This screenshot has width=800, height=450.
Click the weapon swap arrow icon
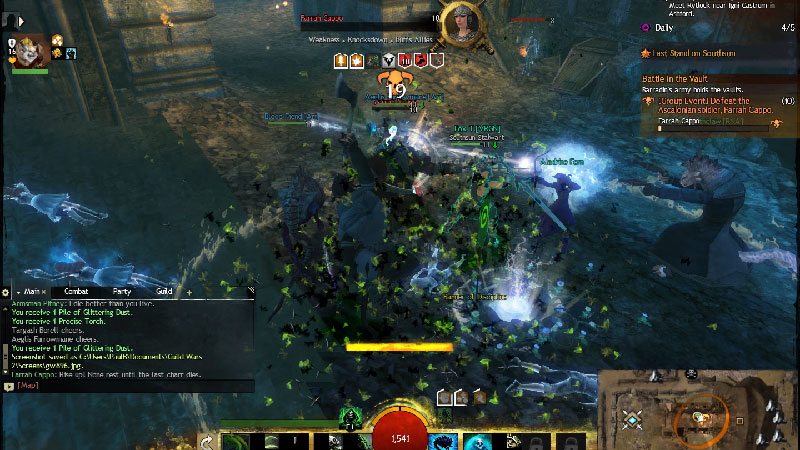click(206, 441)
